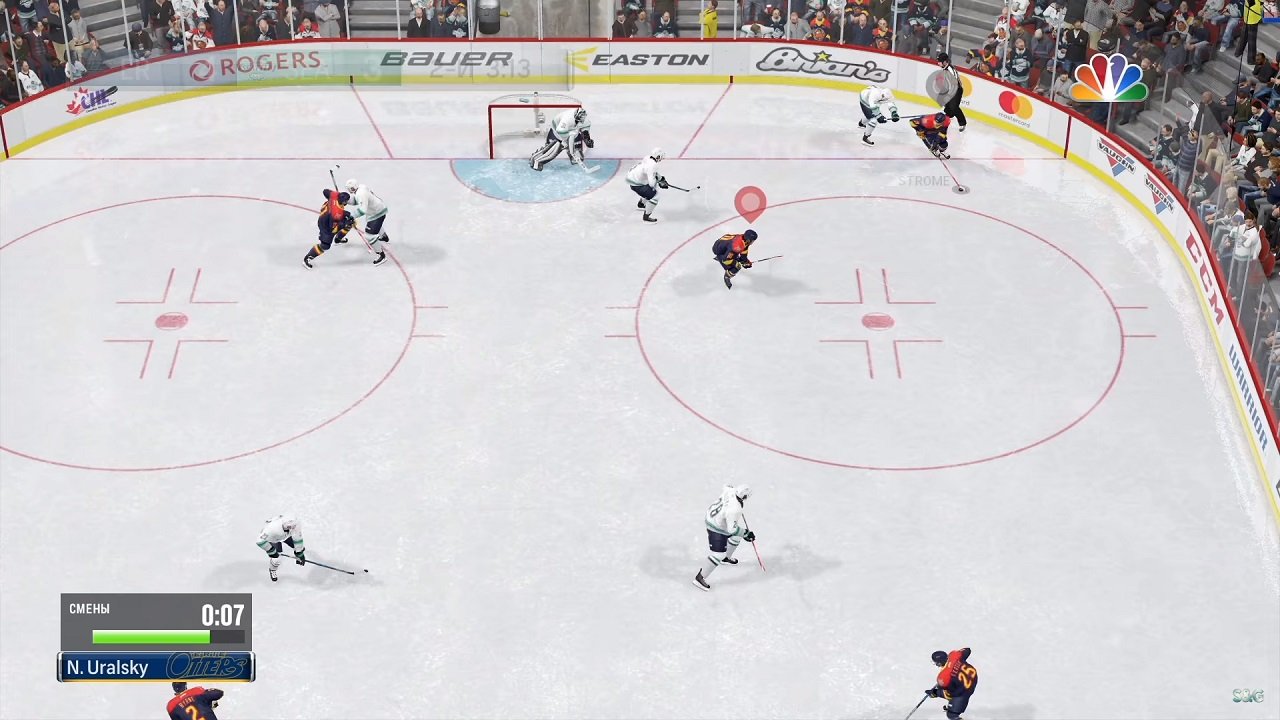Click the puck beside the bottom-left defenseman

(x=365, y=570)
